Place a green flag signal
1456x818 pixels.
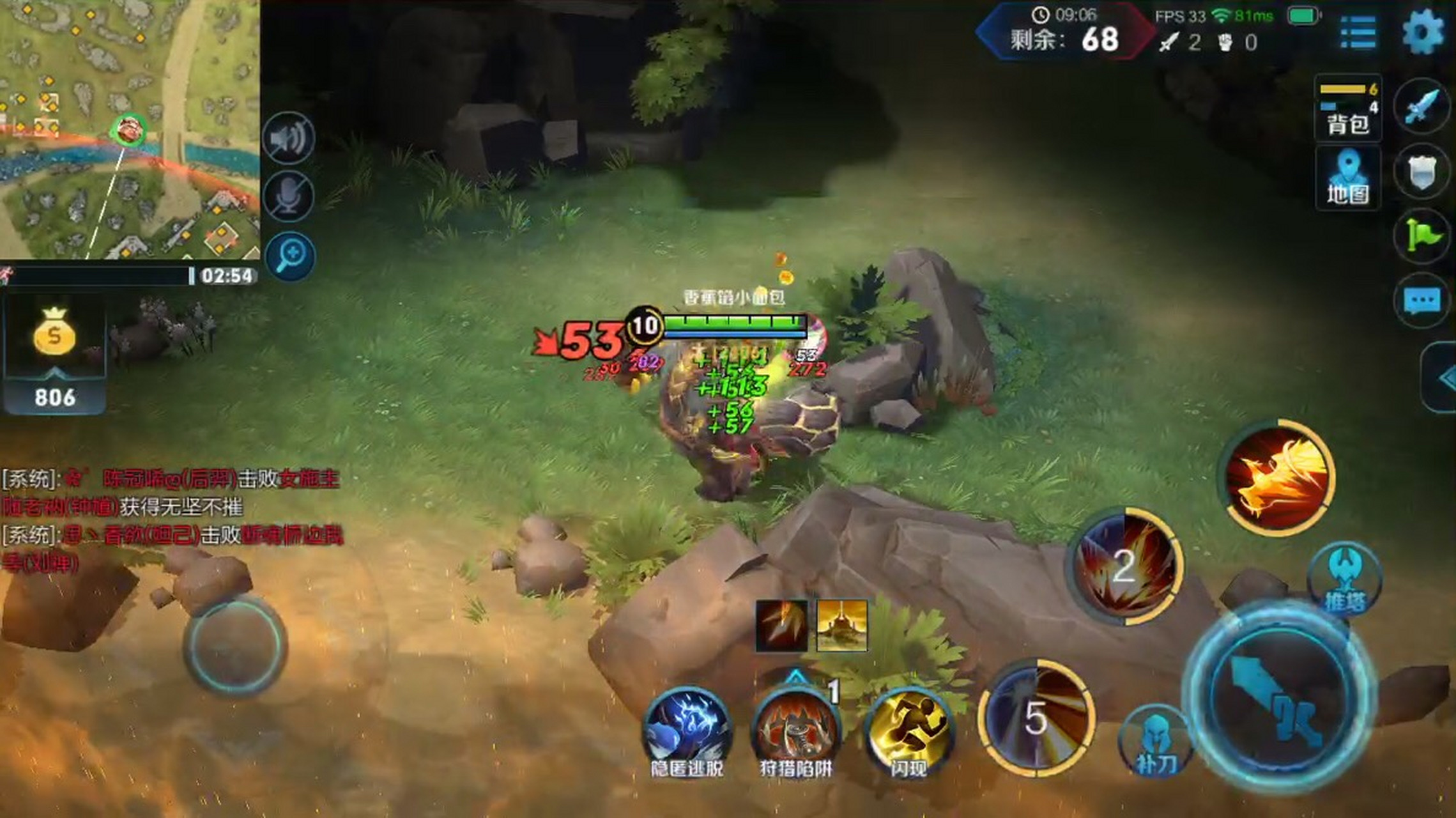pyautogui.click(x=1422, y=235)
